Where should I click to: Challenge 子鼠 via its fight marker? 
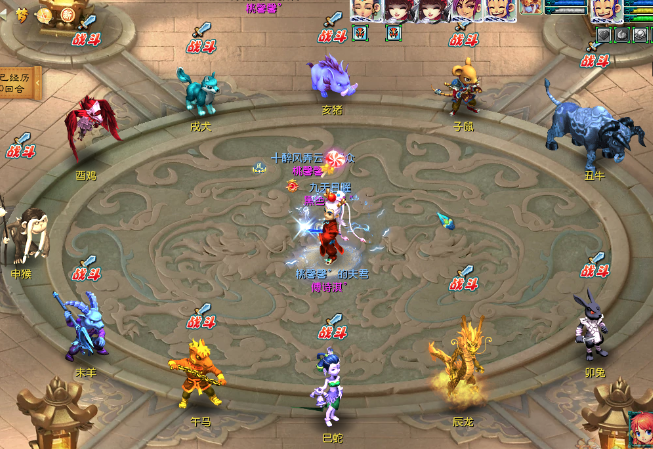click(462, 36)
